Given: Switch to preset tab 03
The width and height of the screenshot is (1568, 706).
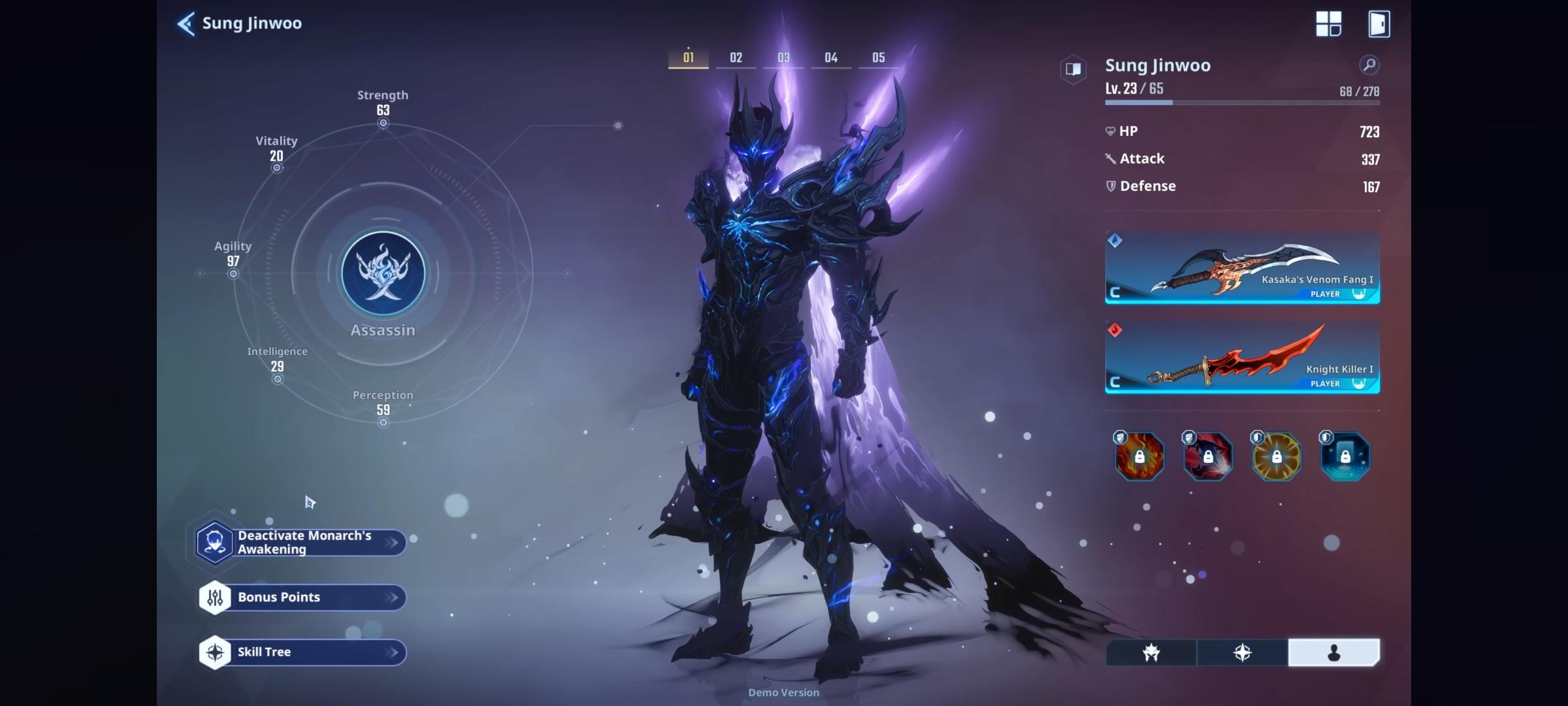Looking at the screenshot, I should 783,58.
